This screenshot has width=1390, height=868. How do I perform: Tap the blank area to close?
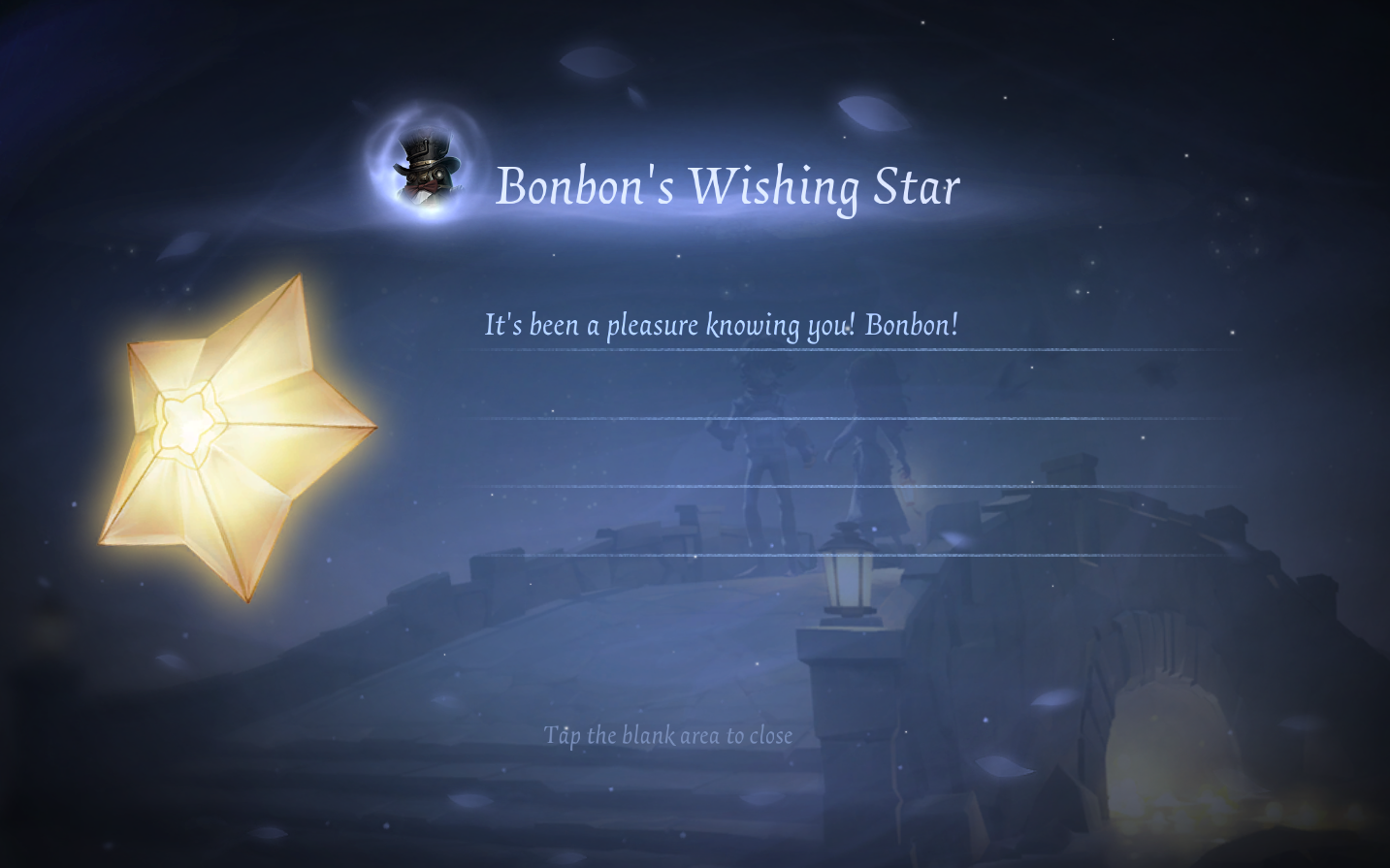pyautogui.click(x=667, y=736)
